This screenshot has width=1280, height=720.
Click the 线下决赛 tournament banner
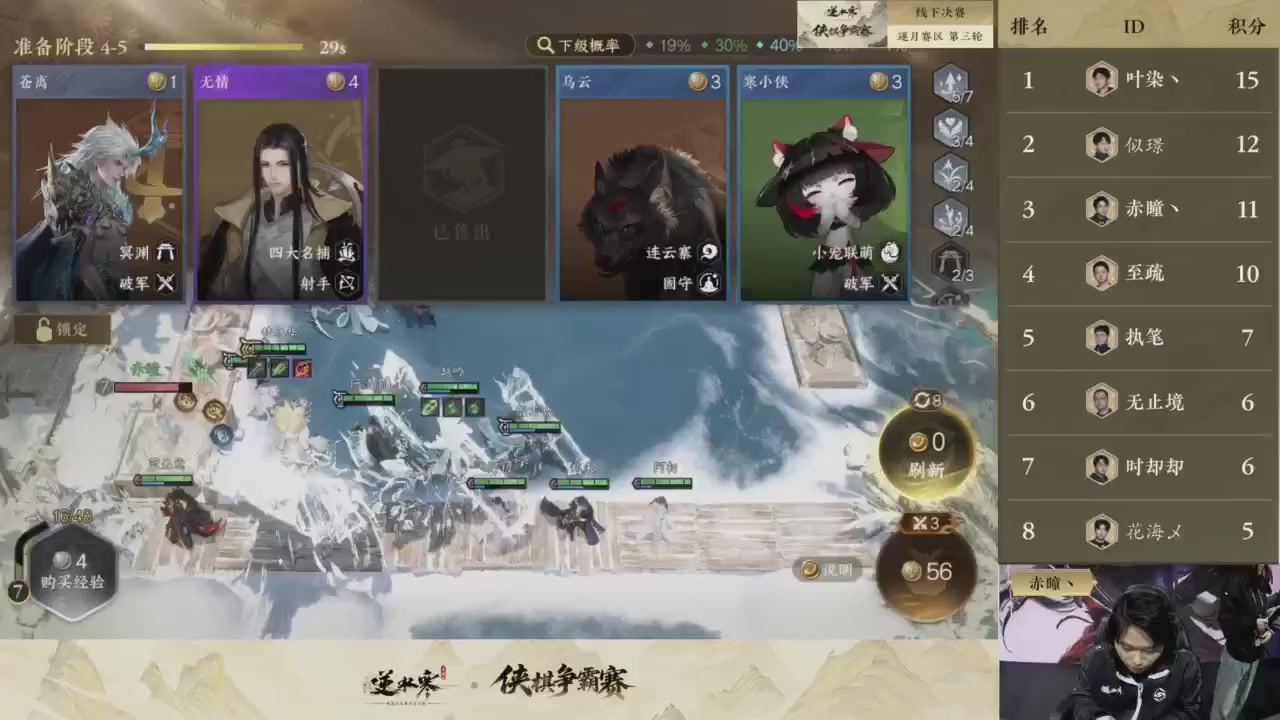(x=941, y=13)
